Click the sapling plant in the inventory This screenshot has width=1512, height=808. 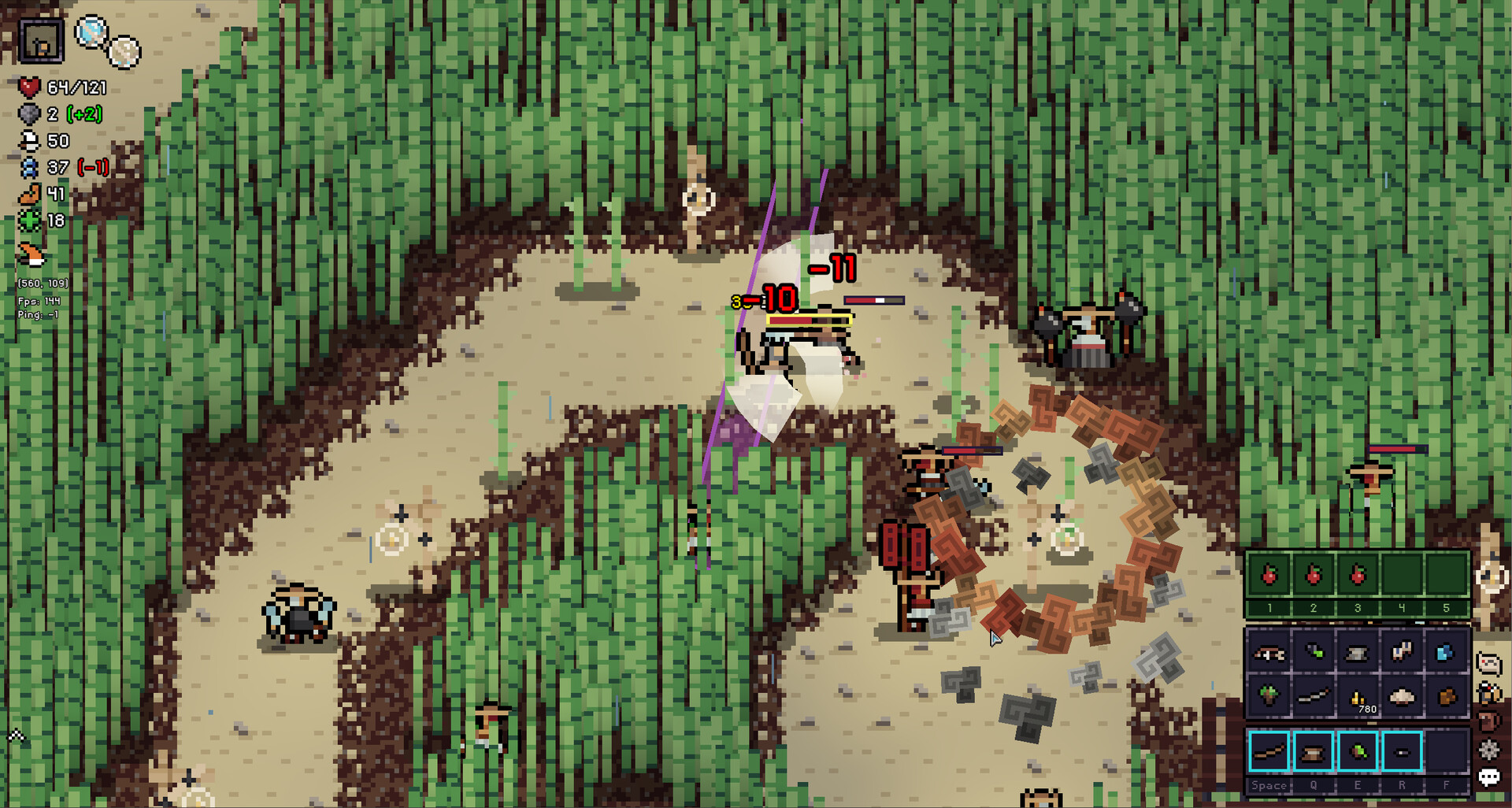click(1269, 695)
